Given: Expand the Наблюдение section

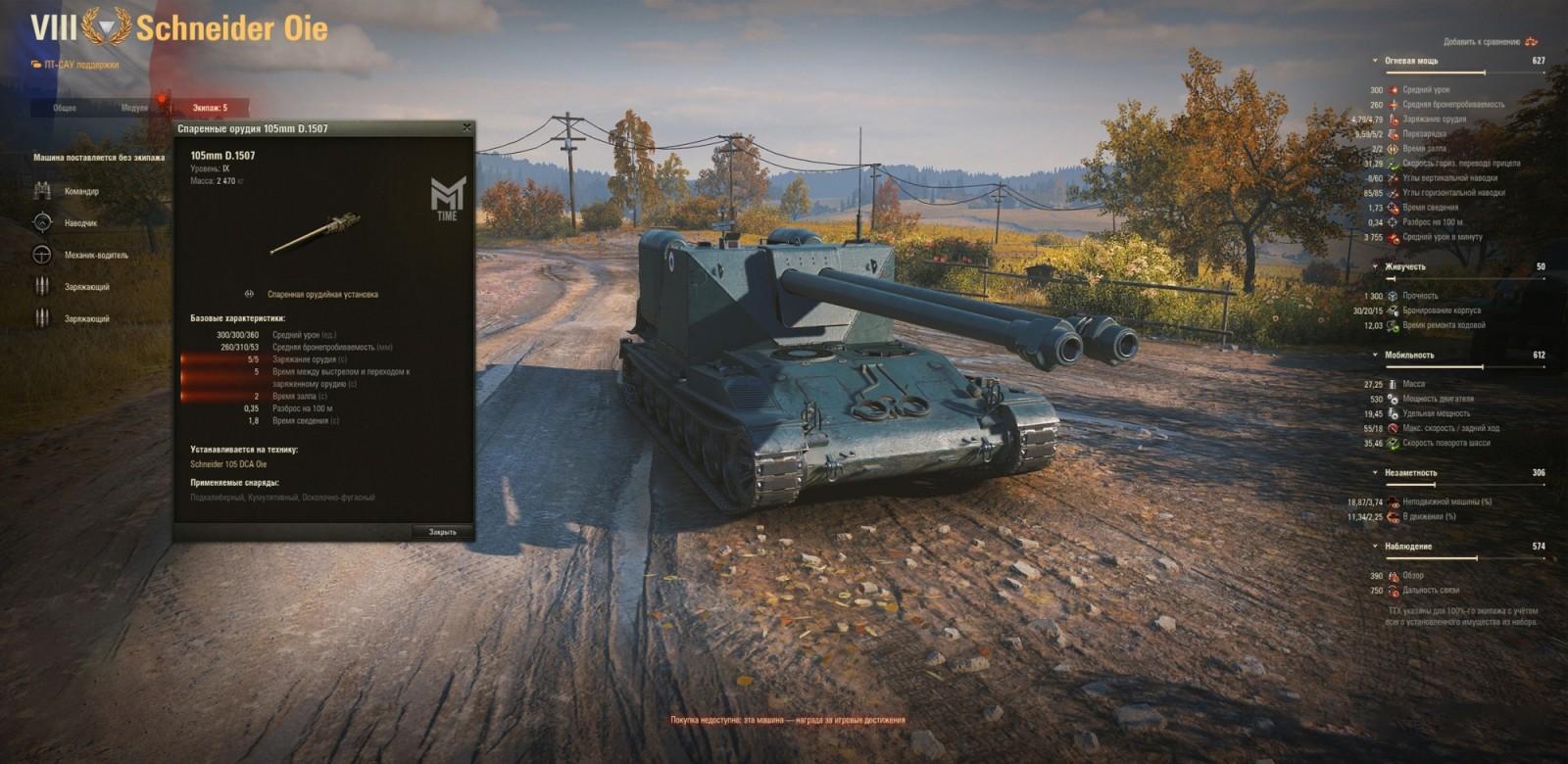Looking at the screenshot, I should pyautogui.click(x=1377, y=545).
